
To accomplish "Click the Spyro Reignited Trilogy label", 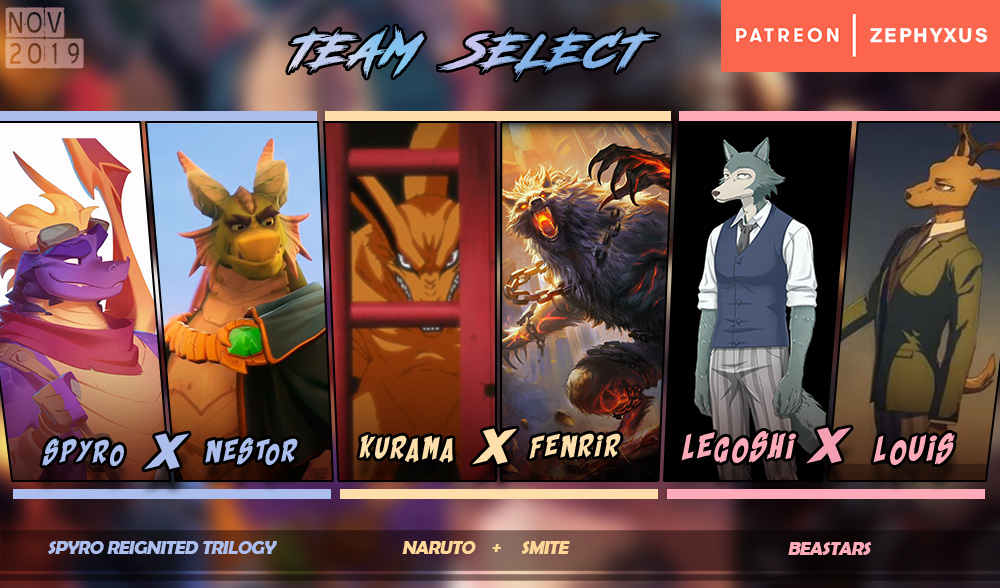I will pyautogui.click(x=162, y=548).
